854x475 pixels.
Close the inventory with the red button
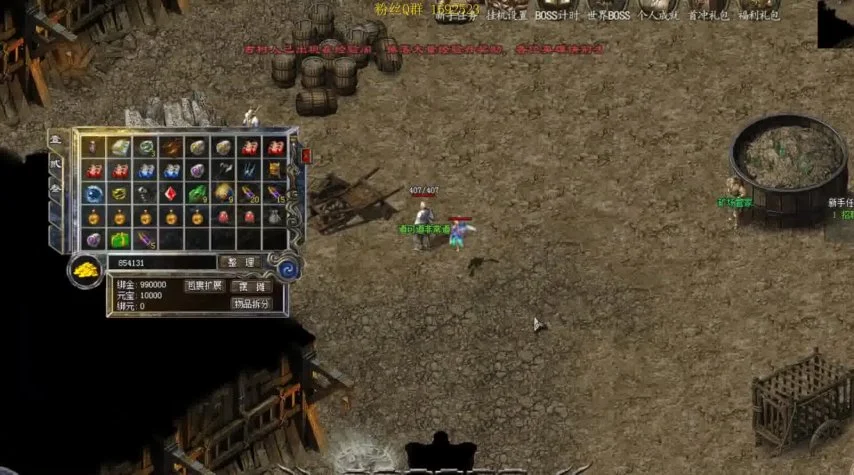tap(306, 155)
